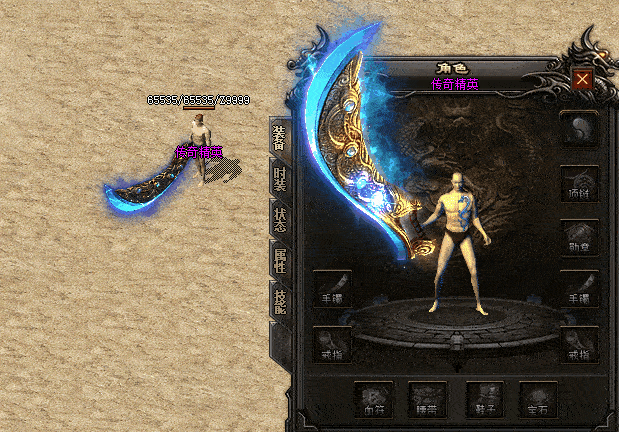Select the 血符 blood talisman slot
This screenshot has height=432, width=619.
(373, 399)
